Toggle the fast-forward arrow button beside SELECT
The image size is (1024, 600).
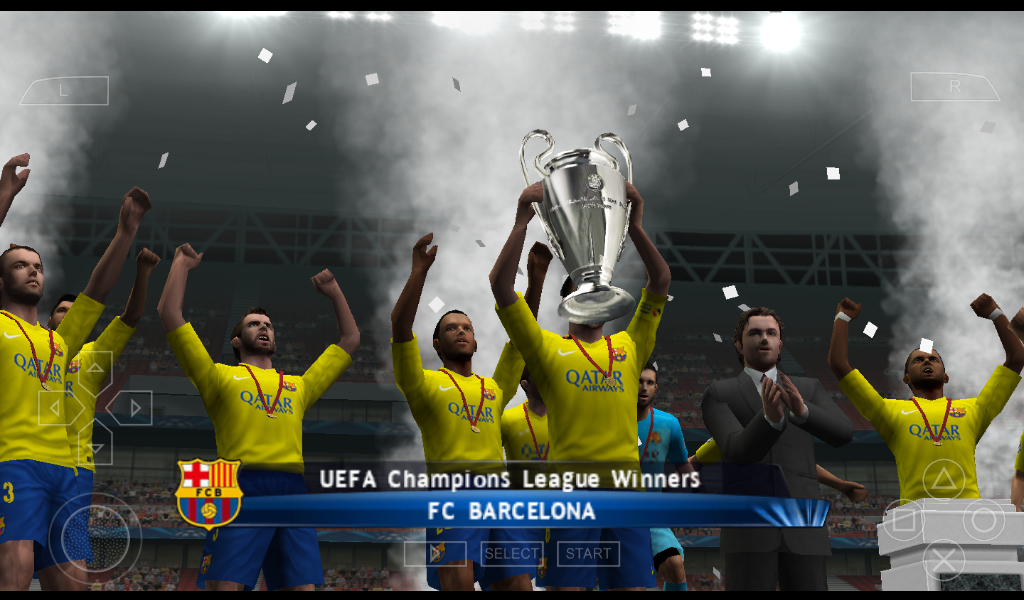point(436,553)
